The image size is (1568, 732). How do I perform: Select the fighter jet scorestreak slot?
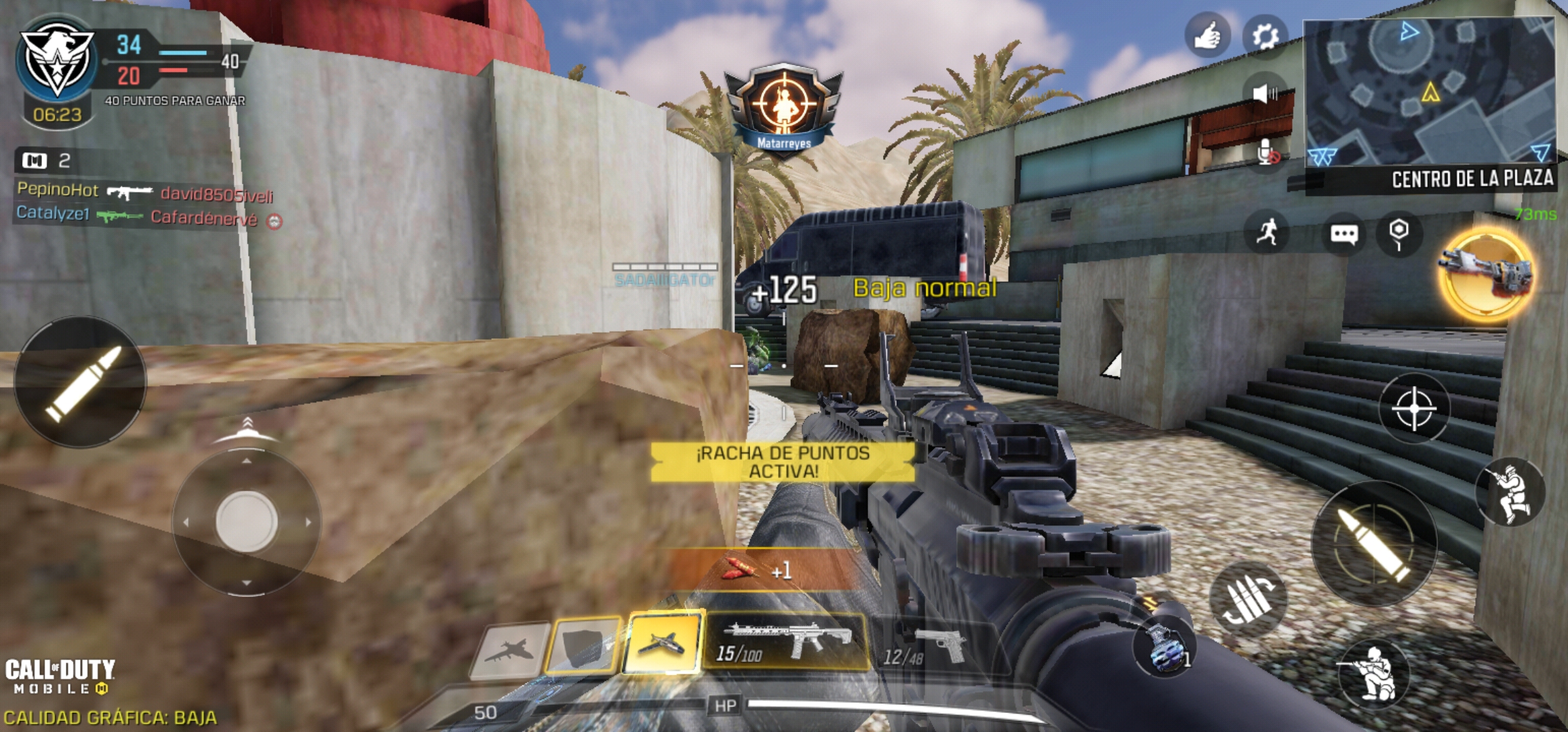pyautogui.click(x=510, y=650)
